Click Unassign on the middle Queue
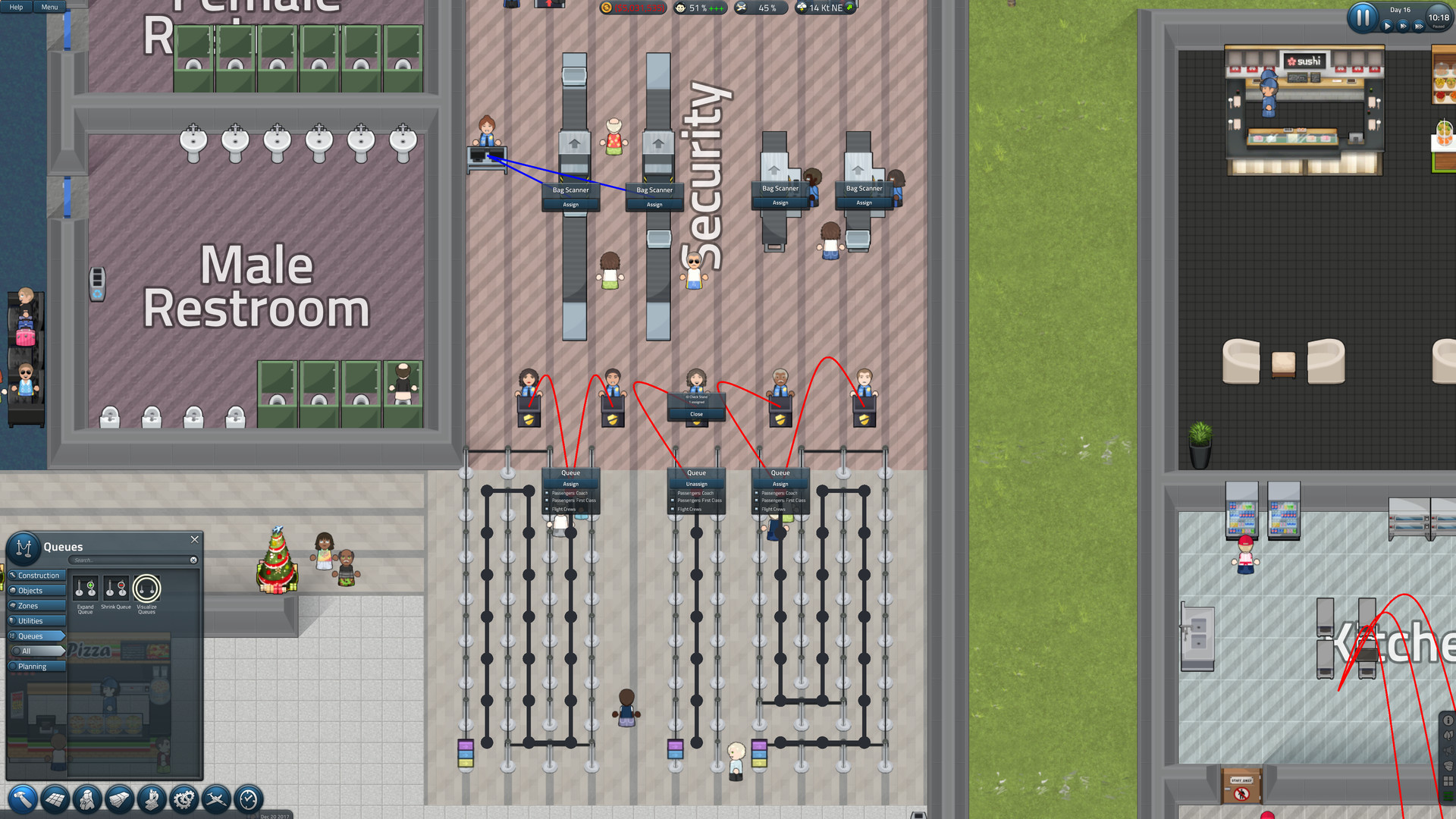Screen dimensions: 1456x819 tap(696, 484)
